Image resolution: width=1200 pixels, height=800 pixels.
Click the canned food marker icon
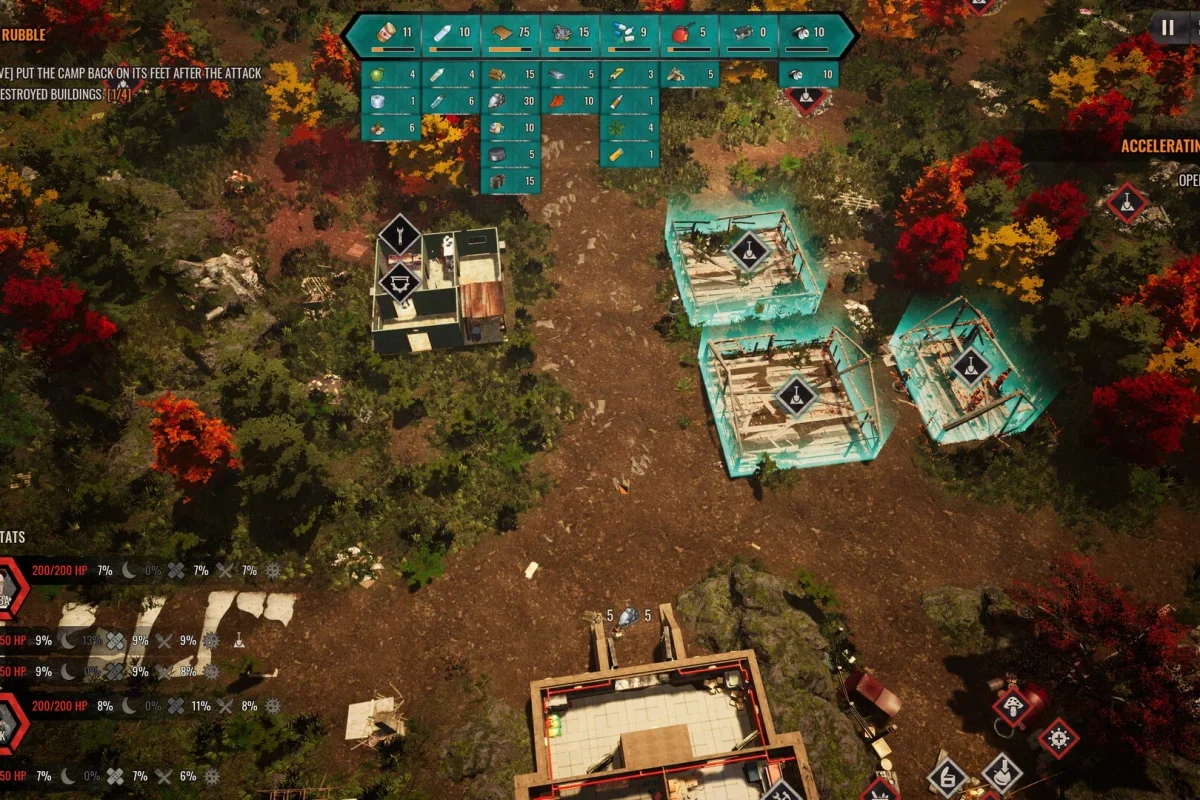(x=946, y=776)
